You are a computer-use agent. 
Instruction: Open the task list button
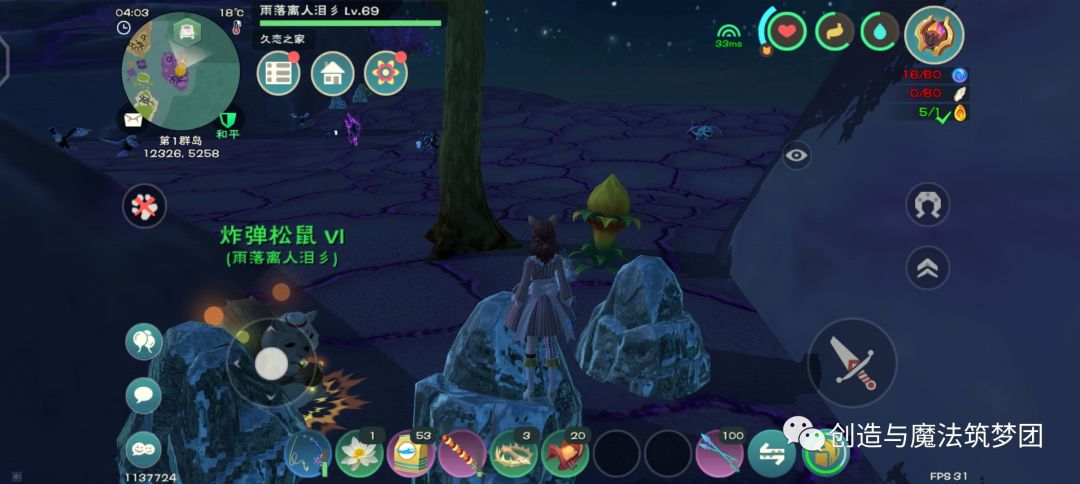click(279, 73)
